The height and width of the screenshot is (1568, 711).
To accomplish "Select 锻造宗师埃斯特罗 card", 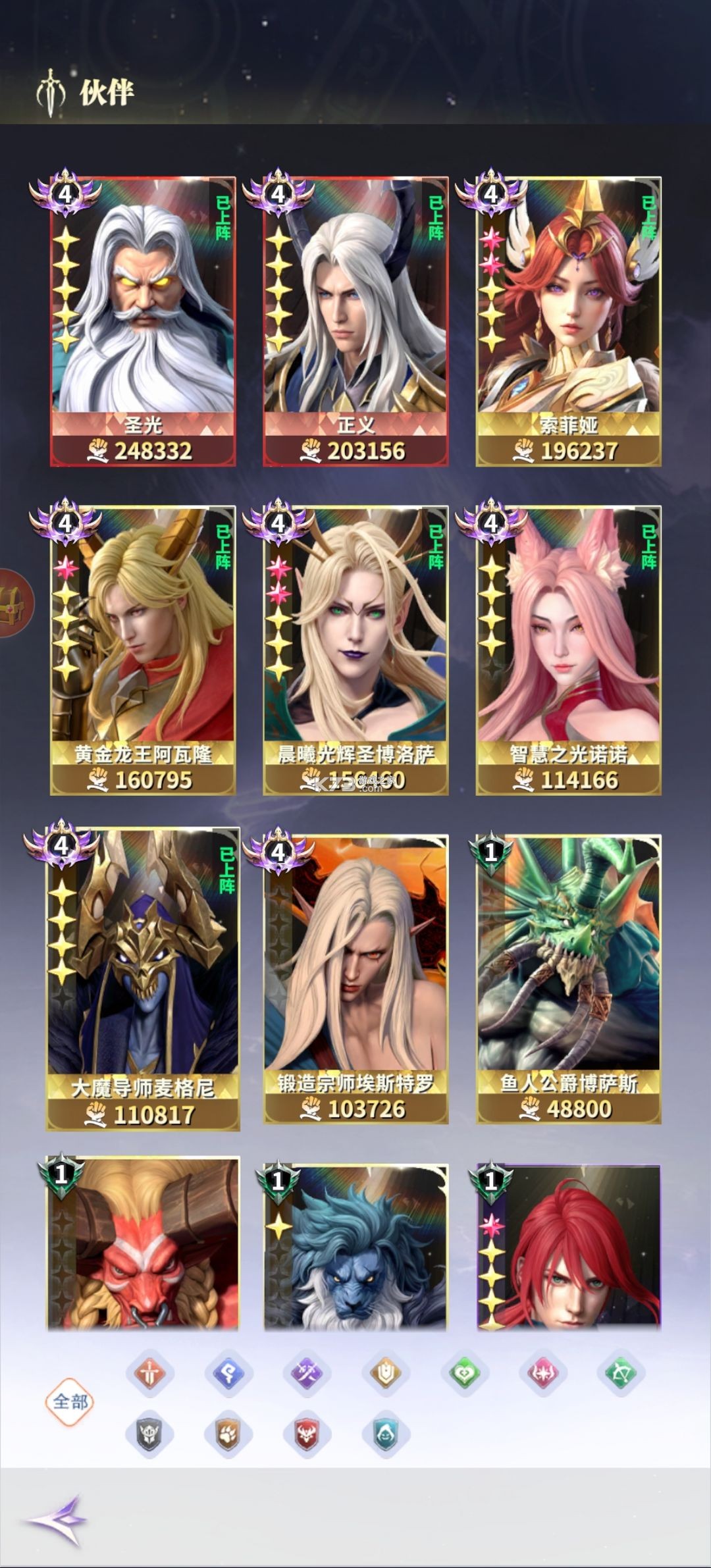I will pos(355,980).
